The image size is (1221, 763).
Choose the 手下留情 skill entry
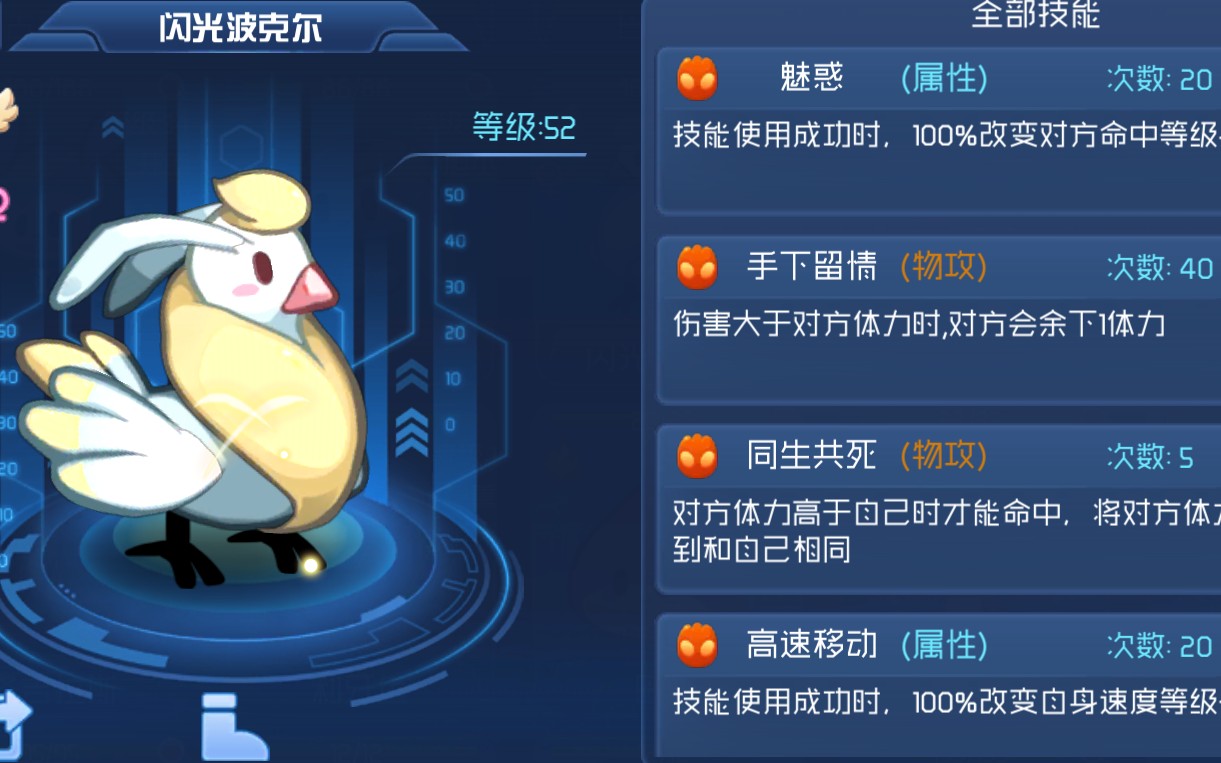coord(940,318)
